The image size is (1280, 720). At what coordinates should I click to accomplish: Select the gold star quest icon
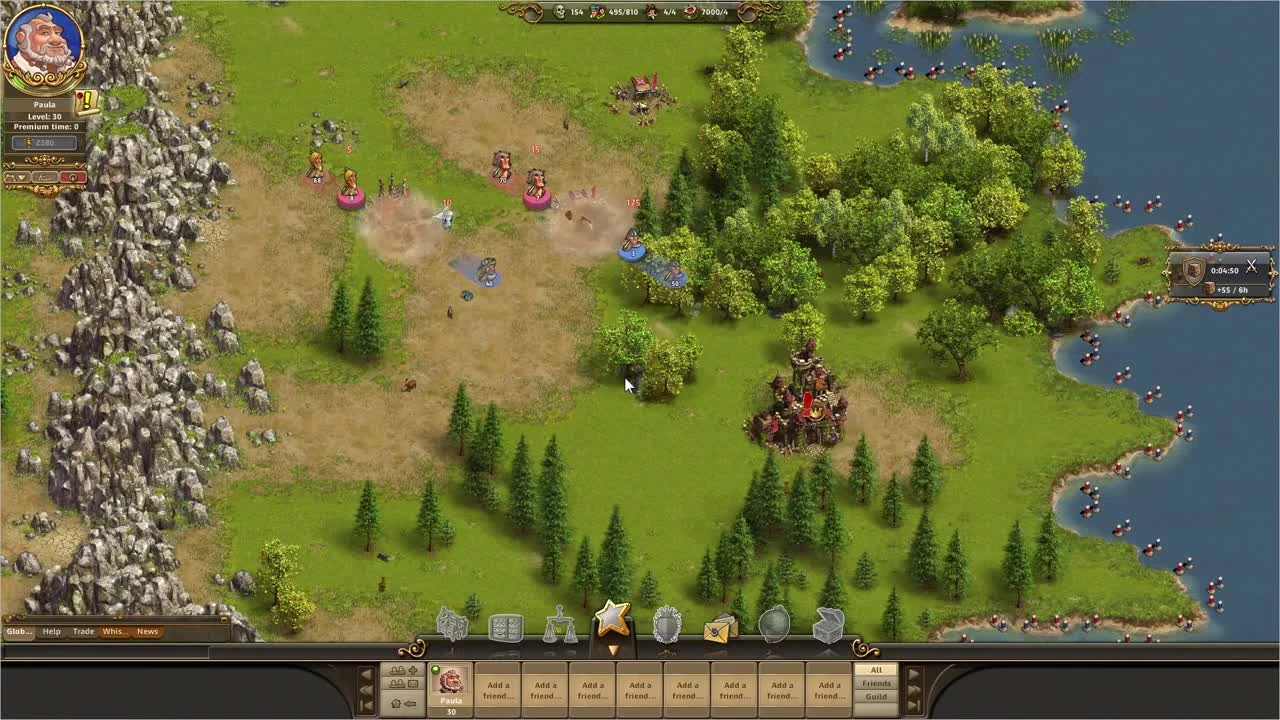tap(613, 620)
